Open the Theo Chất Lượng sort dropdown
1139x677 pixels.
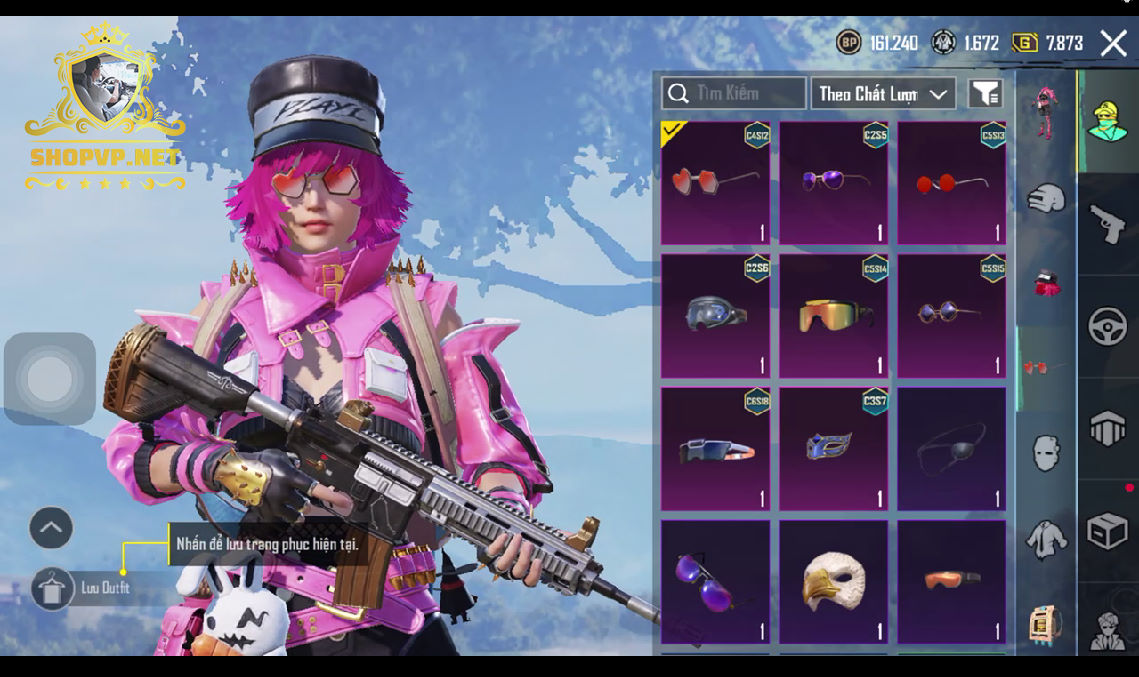883,94
